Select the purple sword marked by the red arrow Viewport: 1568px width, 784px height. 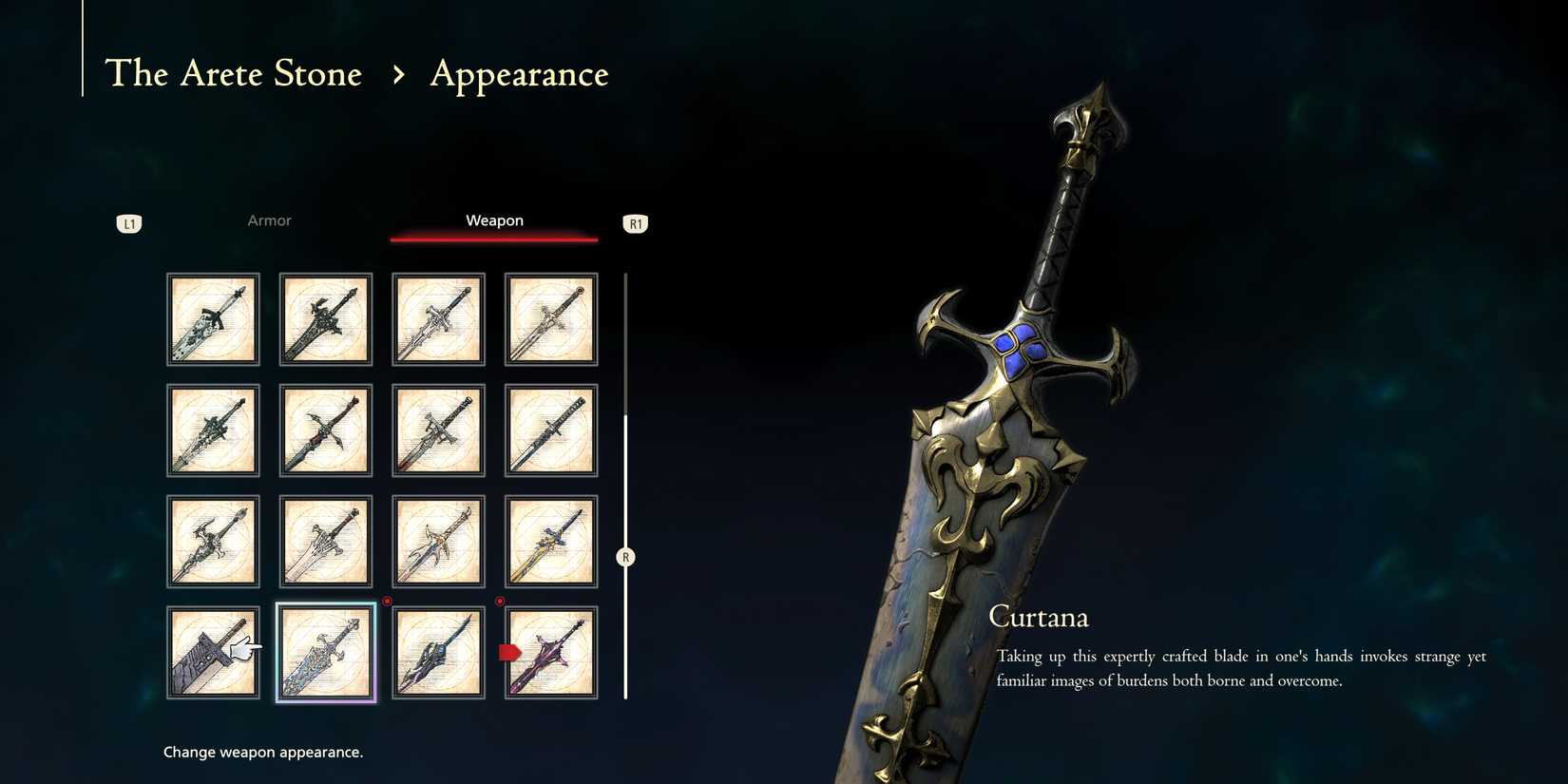[x=551, y=653]
